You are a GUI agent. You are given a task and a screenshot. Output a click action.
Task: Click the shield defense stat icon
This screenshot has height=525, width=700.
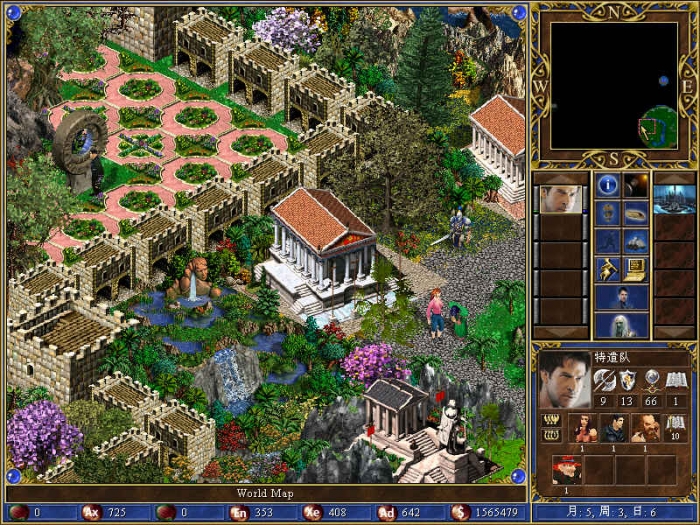pos(628,380)
